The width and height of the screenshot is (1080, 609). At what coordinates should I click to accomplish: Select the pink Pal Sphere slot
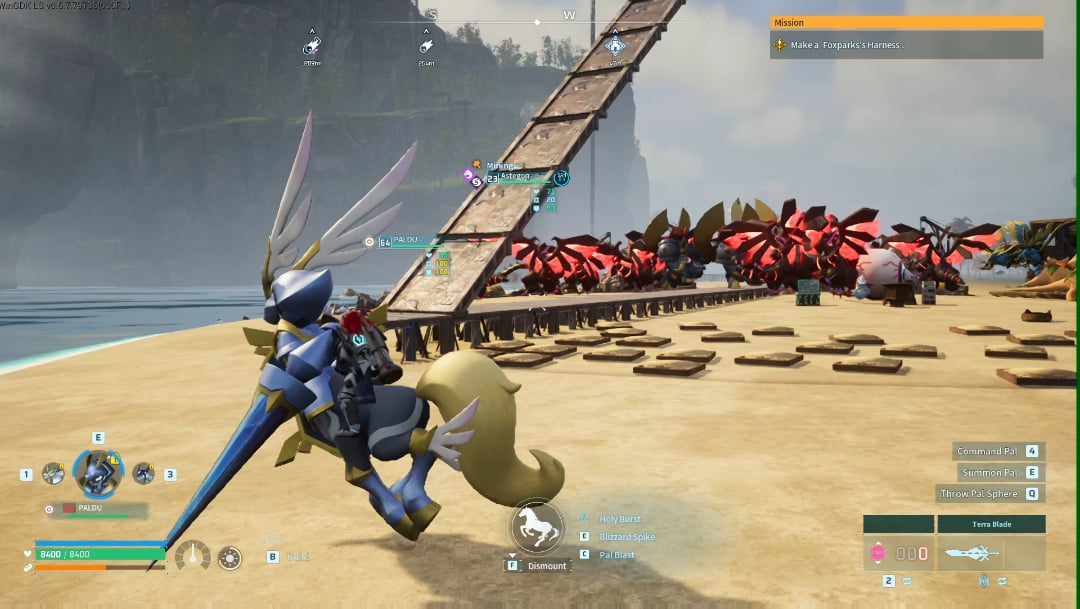coord(877,552)
